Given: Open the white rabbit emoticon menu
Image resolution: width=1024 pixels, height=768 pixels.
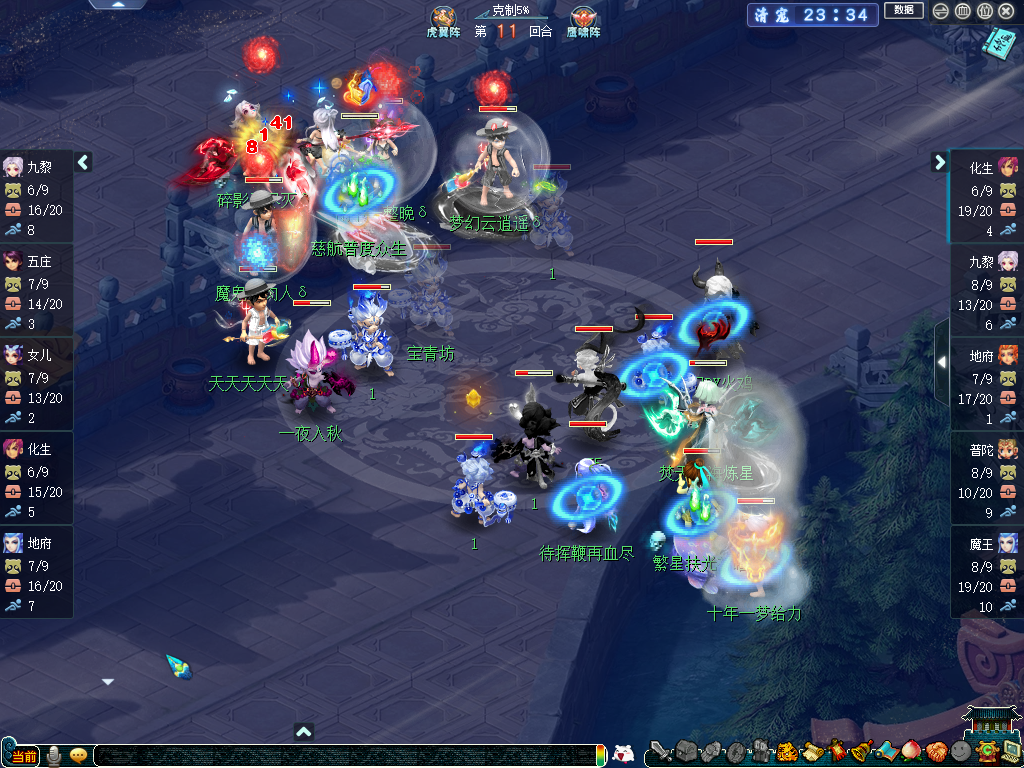Looking at the screenshot, I should click(x=622, y=754).
